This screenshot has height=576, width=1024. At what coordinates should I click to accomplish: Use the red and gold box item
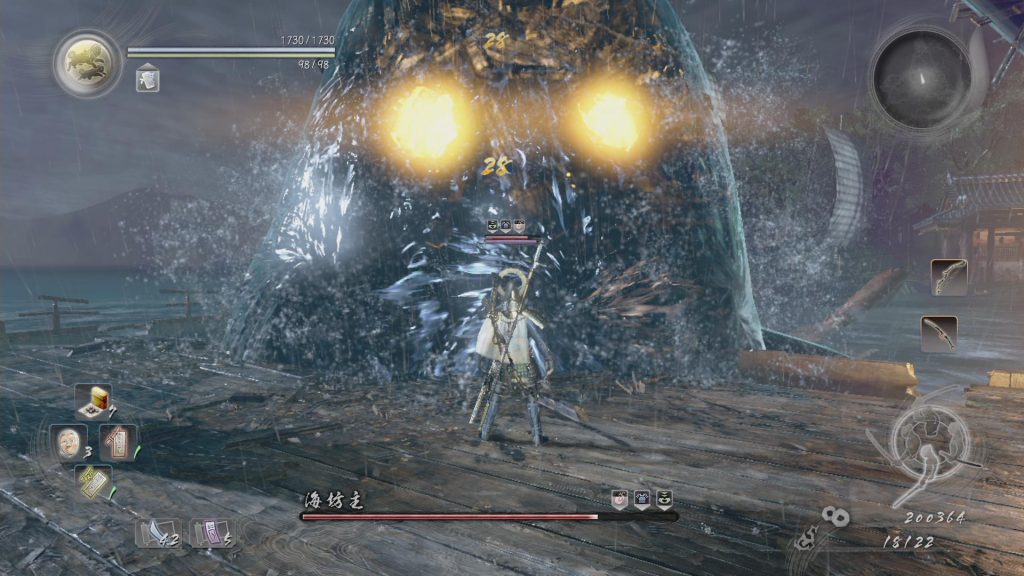point(94,400)
